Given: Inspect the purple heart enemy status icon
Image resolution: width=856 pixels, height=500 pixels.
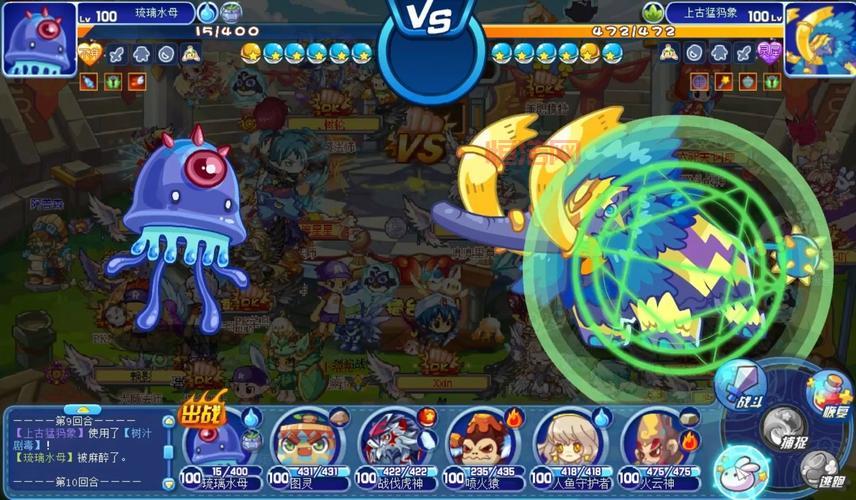Looking at the screenshot, I should tap(769, 53).
